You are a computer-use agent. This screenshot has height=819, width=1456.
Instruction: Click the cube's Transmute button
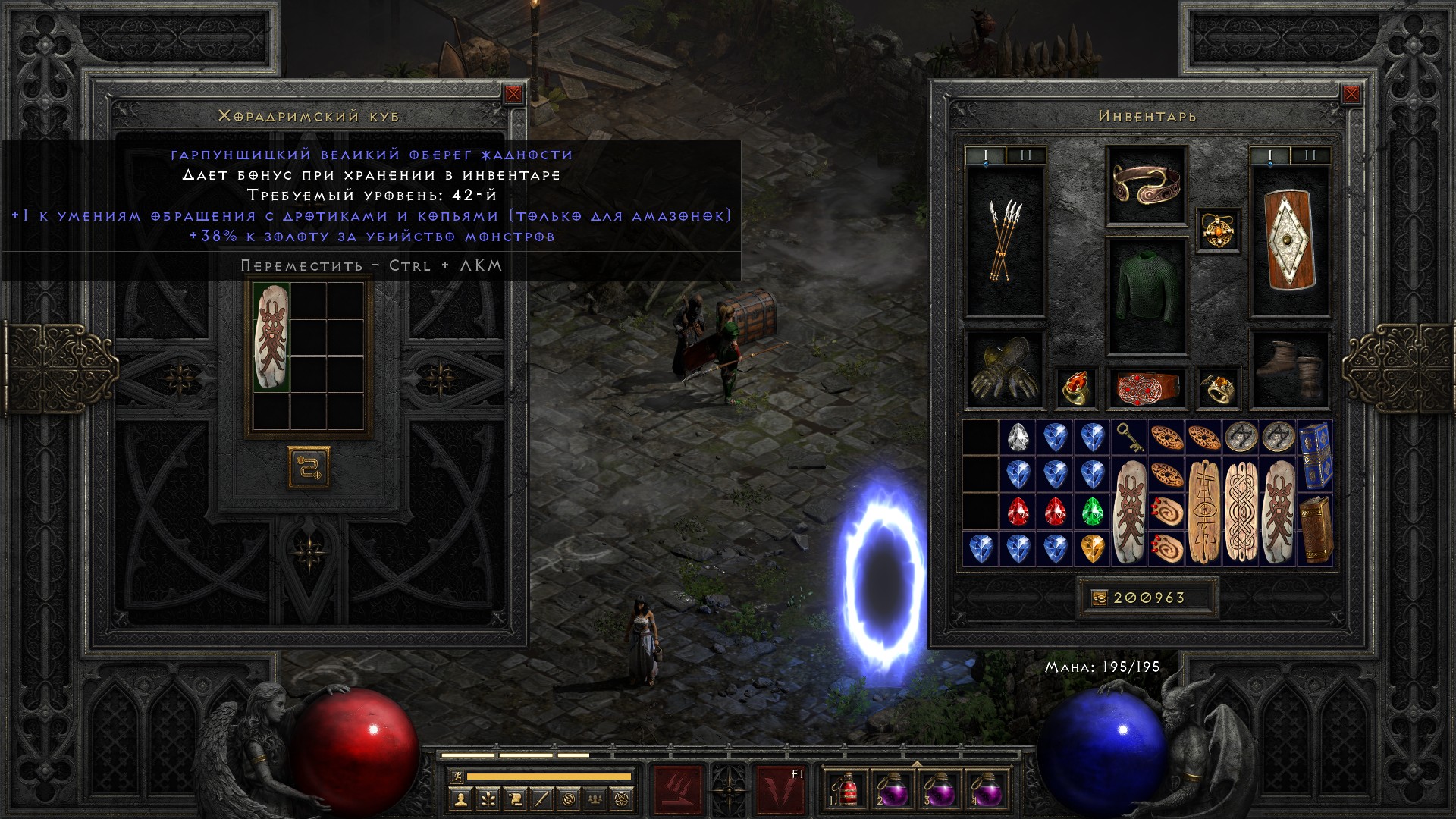(309, 466)
